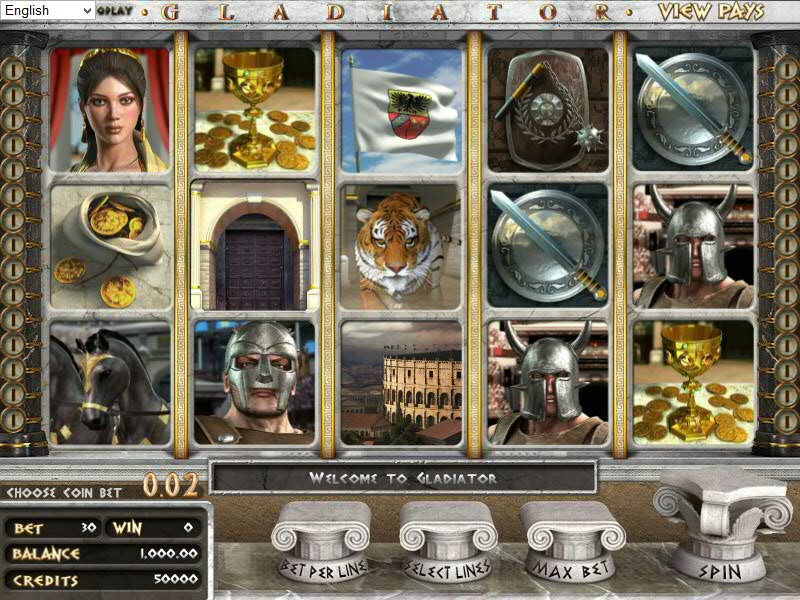Change the Choose Coin Bet value
The height and width of the screenshot is (600, 800).
click(x=169, y=486)
